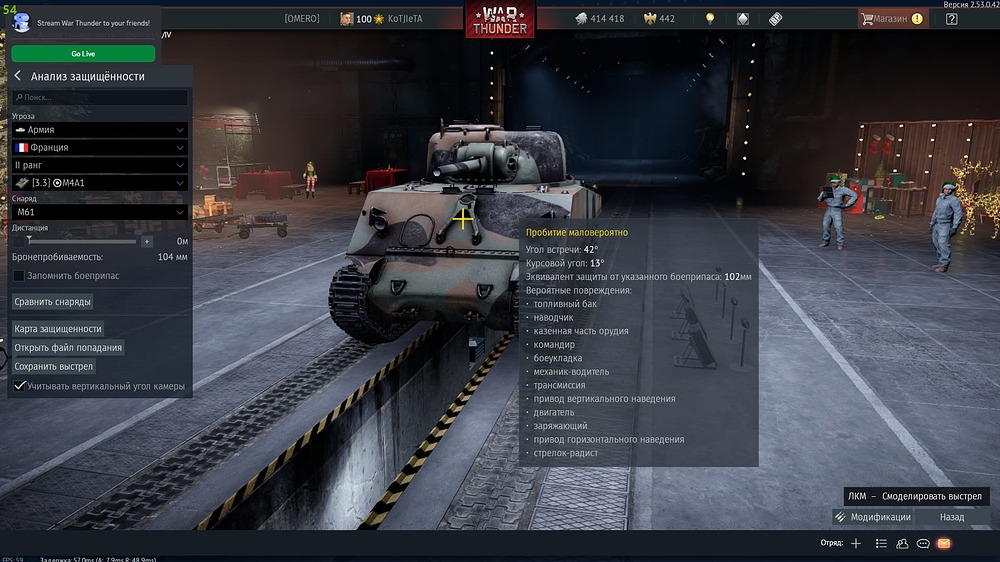This screenshot has width=1000, height=562.
Task: Uncheck Учитывать вертикальный угол камеры
Action: pyautogui.click(x=19, y=386)
